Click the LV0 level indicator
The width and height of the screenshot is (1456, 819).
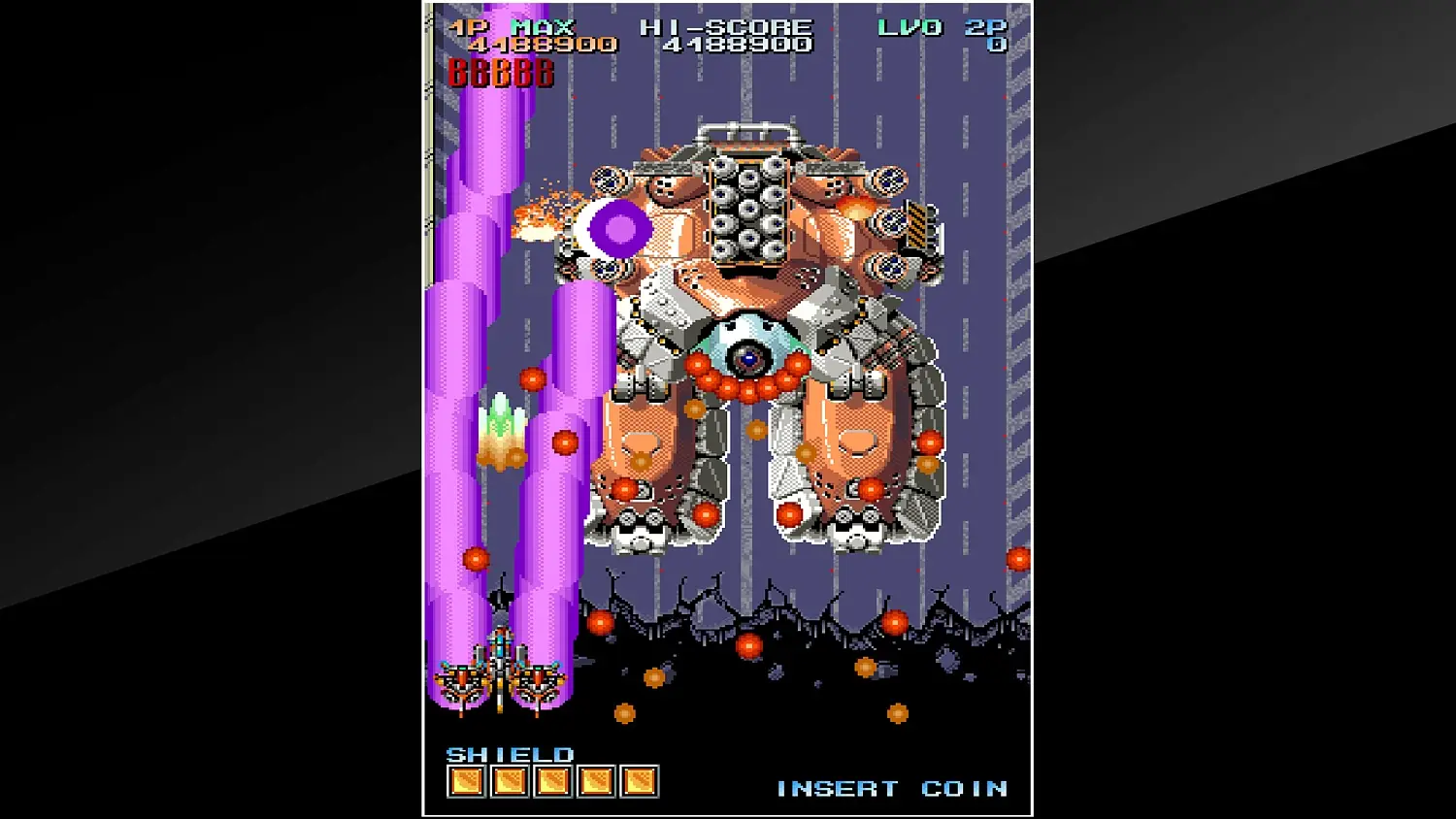tap(907, 26)
